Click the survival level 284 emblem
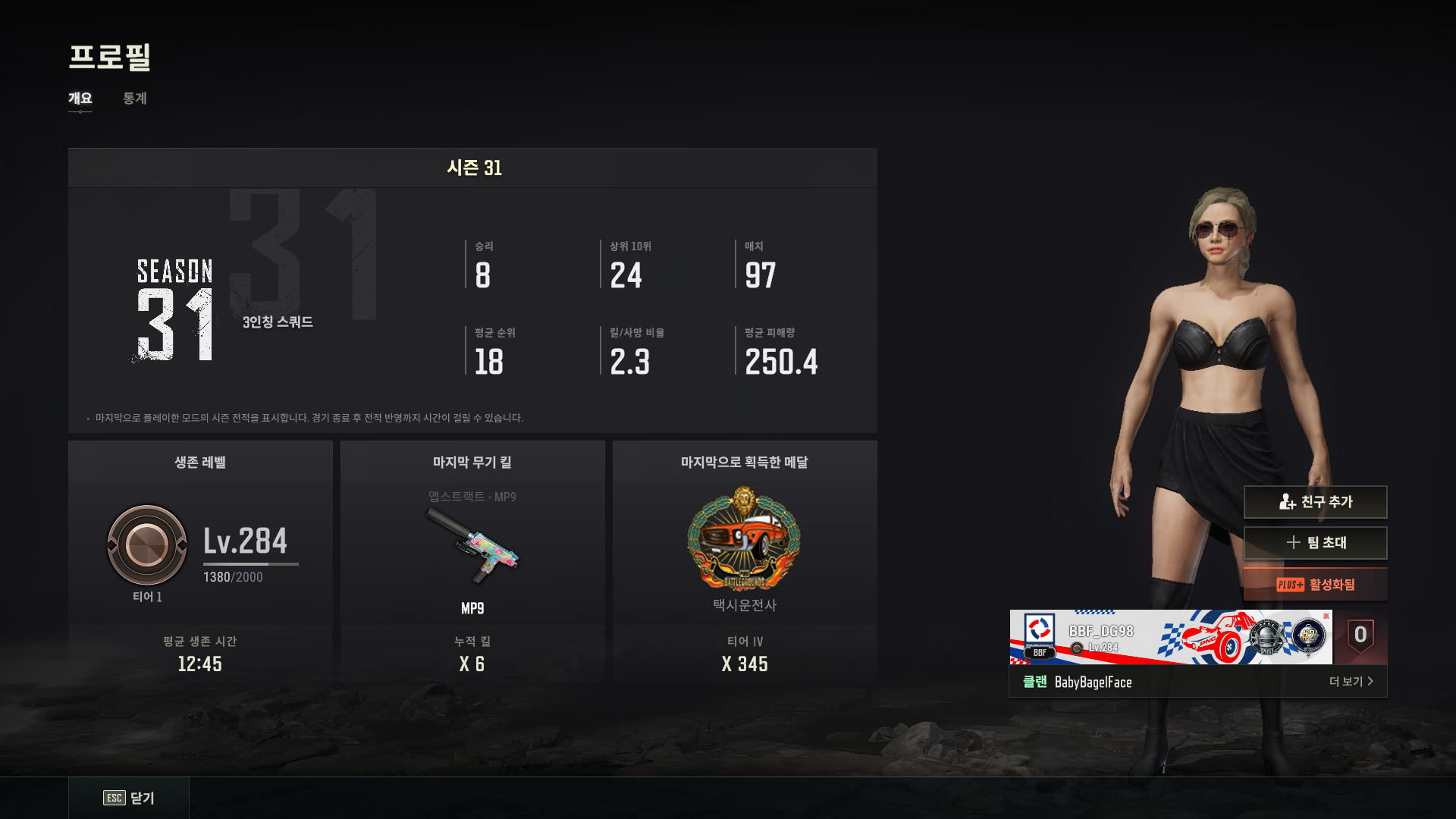 pyautogui.click(x=147, y=545)
